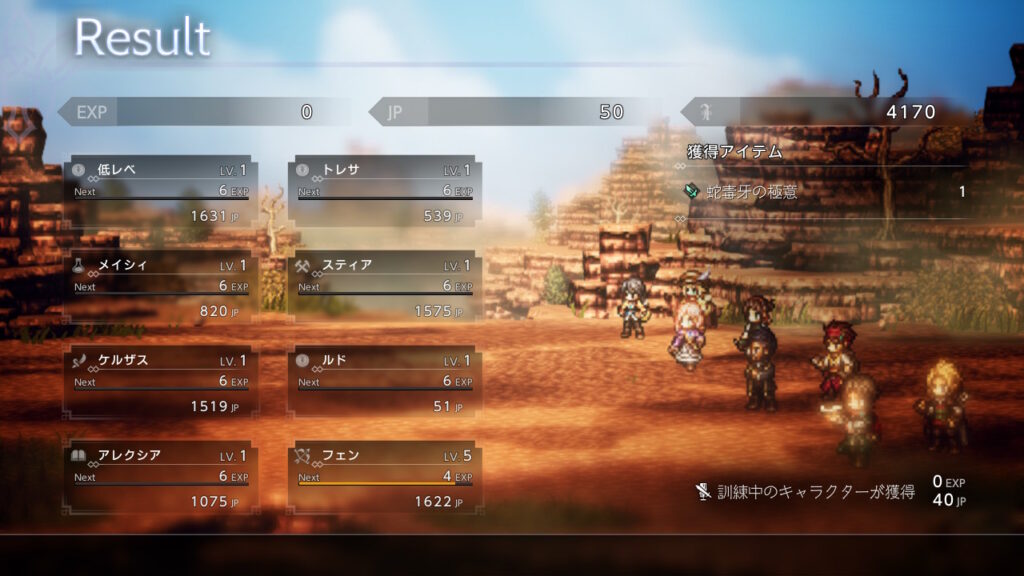Click the アレクシア character panel

point(161,478)
